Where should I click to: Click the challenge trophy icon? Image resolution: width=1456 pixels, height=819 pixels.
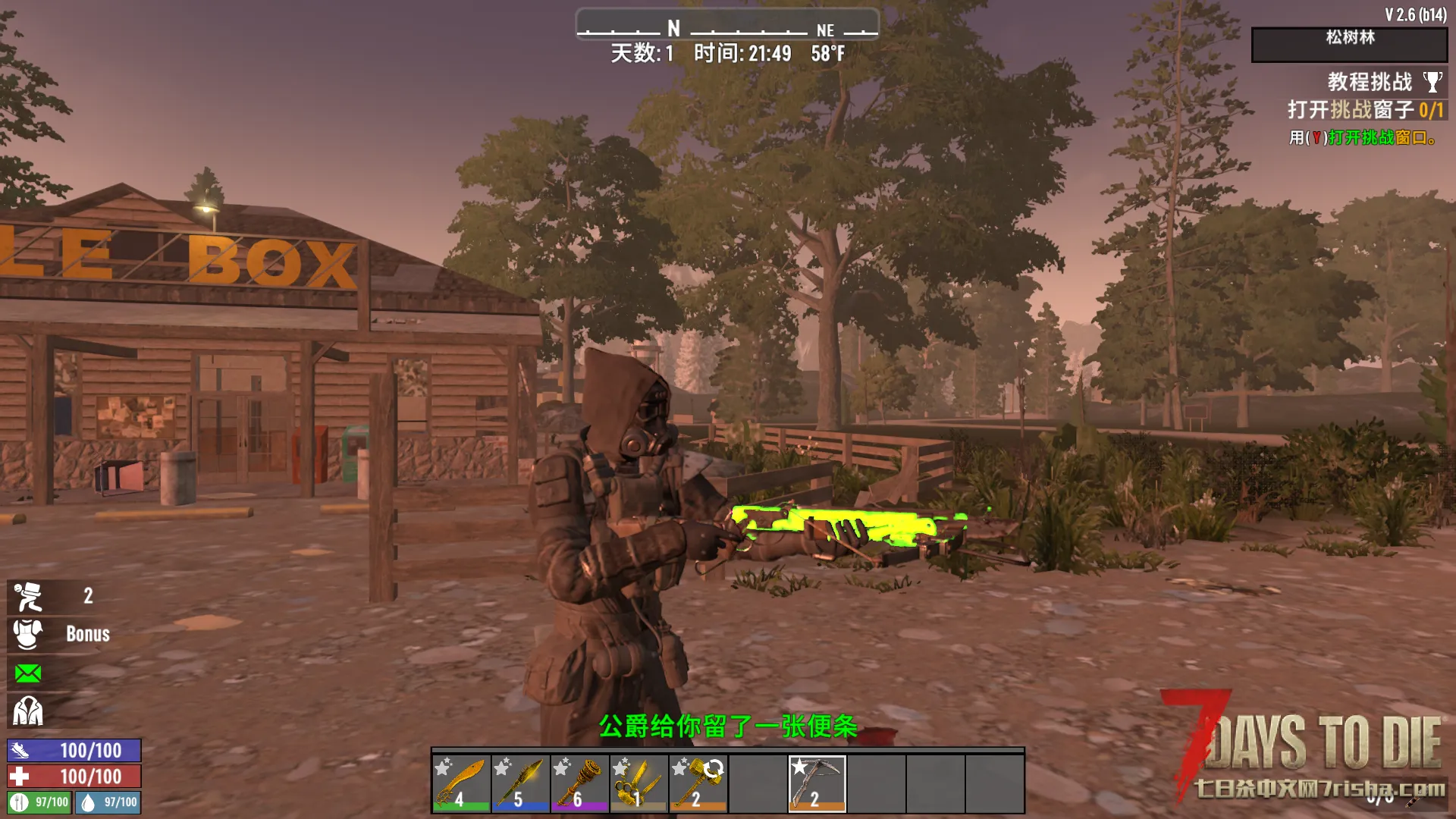coord(1432,82)
